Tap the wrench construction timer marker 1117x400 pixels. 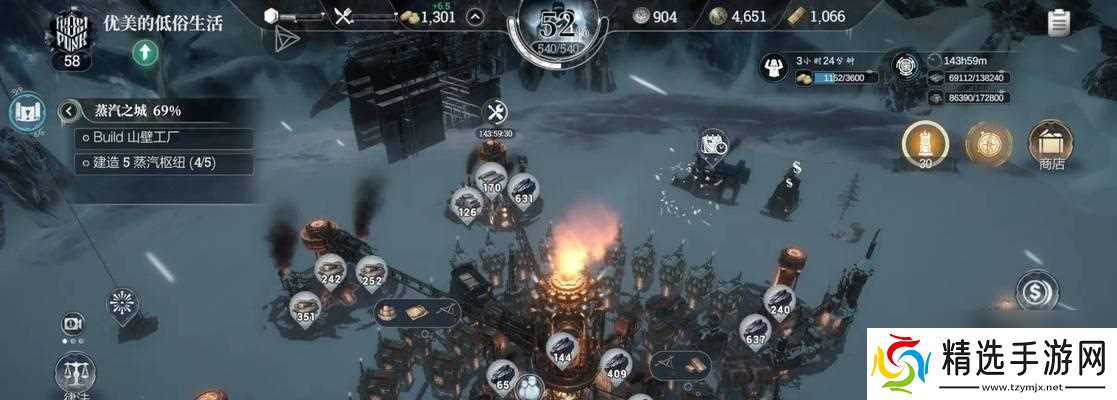[x=495, y=114]
